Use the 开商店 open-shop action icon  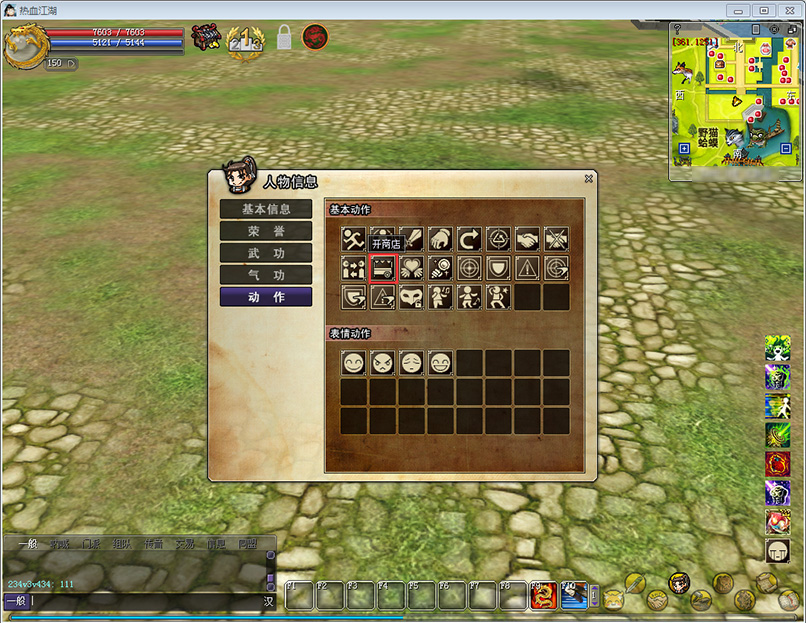383,268
